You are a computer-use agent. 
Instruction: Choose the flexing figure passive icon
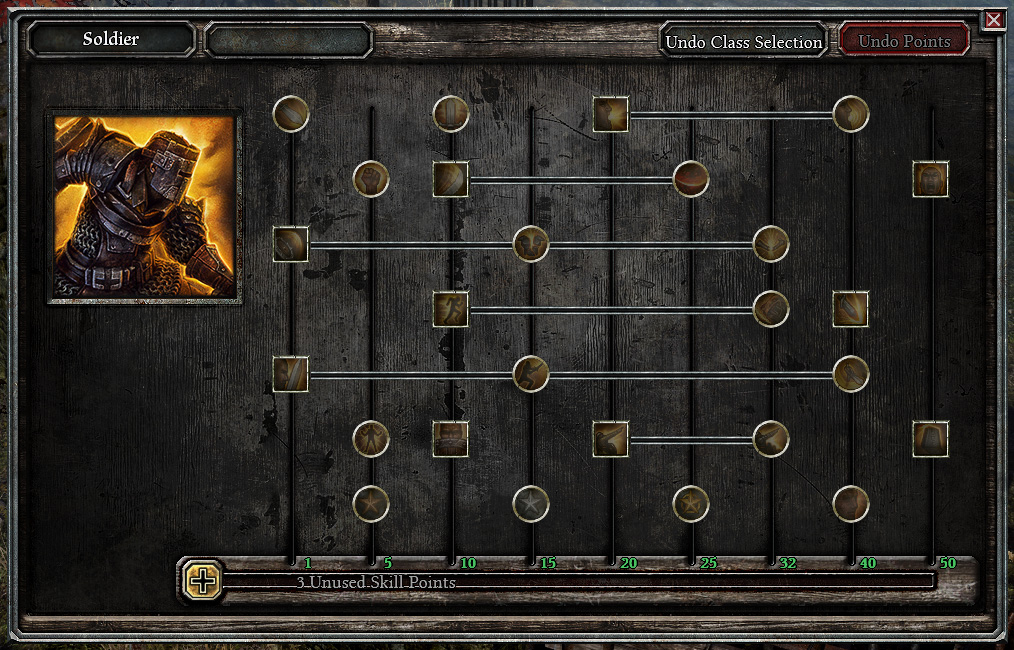[371, 439]
